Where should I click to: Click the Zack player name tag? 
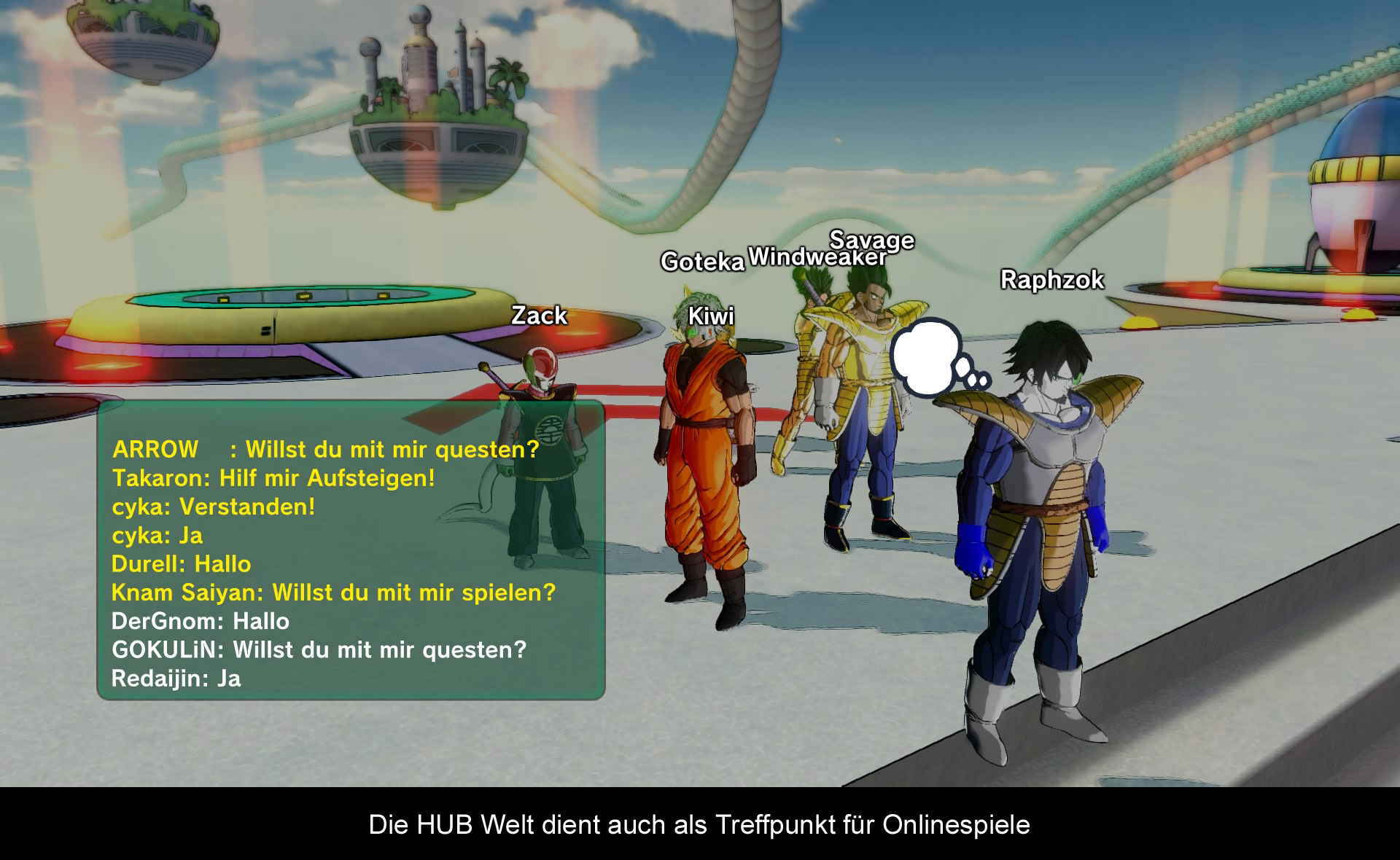pos(539,316)
